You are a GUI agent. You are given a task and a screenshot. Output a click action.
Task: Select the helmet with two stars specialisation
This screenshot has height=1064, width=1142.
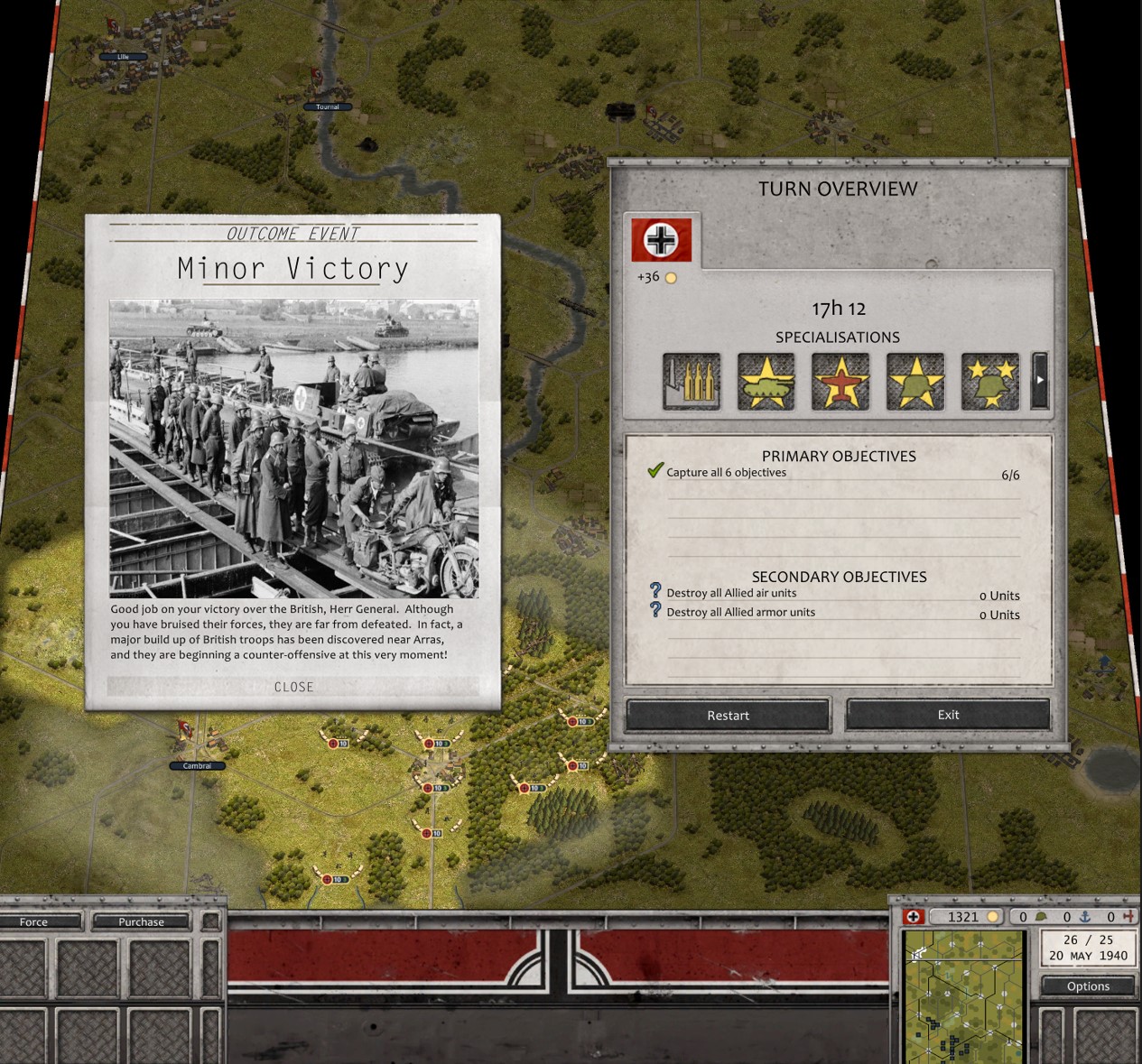click(x=989, y=381)
